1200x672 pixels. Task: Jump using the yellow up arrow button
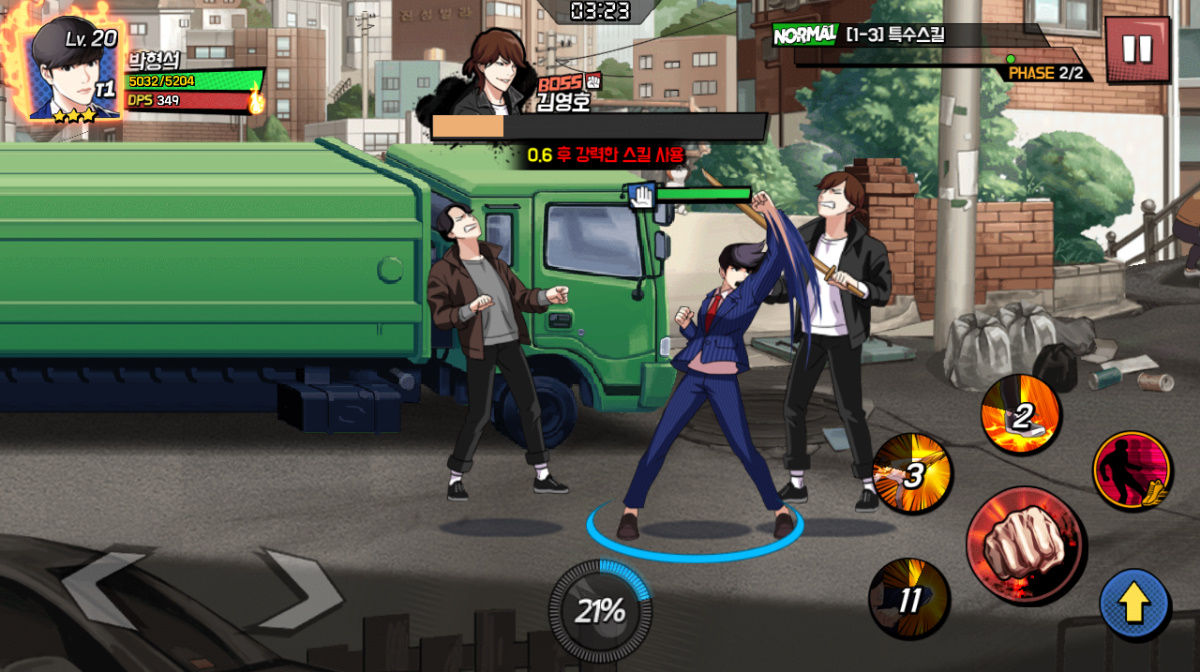[1135, 604]
